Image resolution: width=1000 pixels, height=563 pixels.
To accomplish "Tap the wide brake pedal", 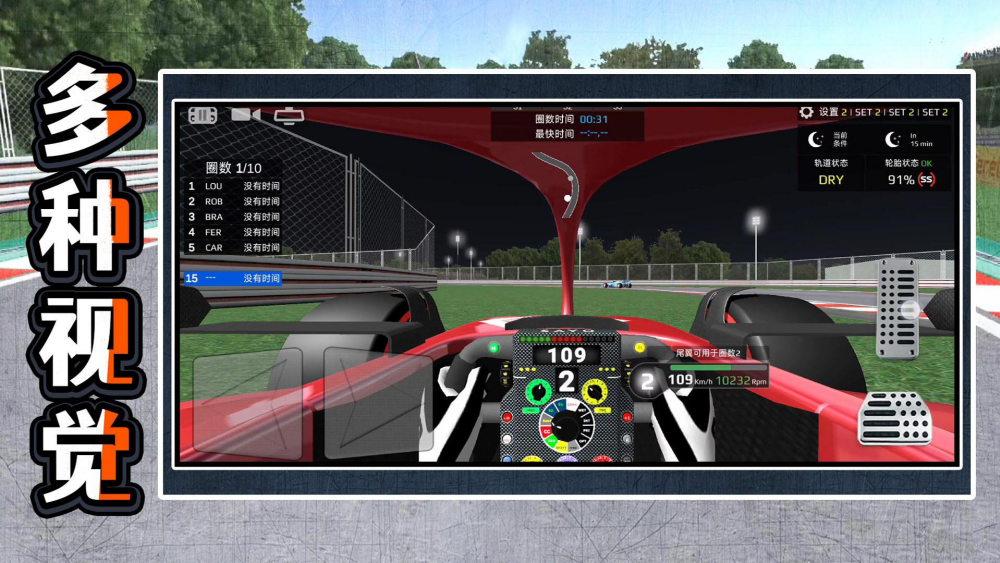I will pos(894,418).
